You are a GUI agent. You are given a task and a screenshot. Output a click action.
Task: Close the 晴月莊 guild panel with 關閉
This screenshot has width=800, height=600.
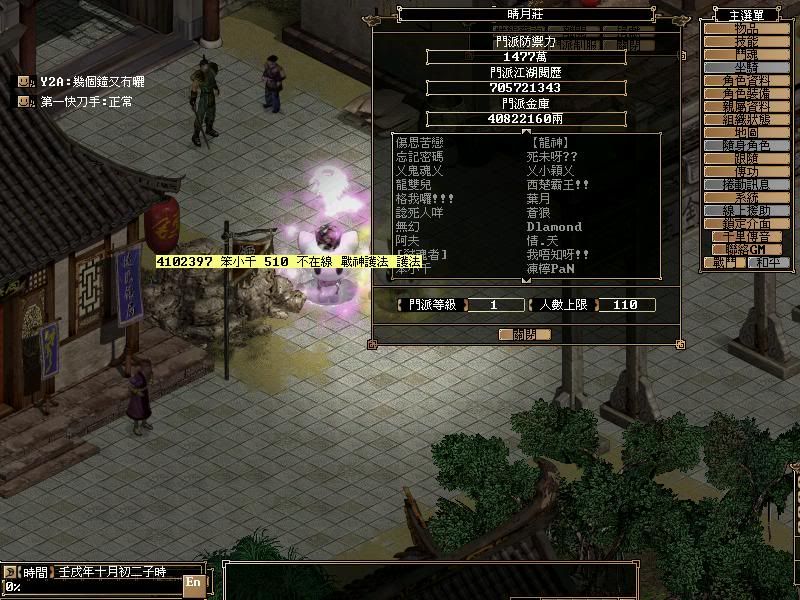point(525,335)
